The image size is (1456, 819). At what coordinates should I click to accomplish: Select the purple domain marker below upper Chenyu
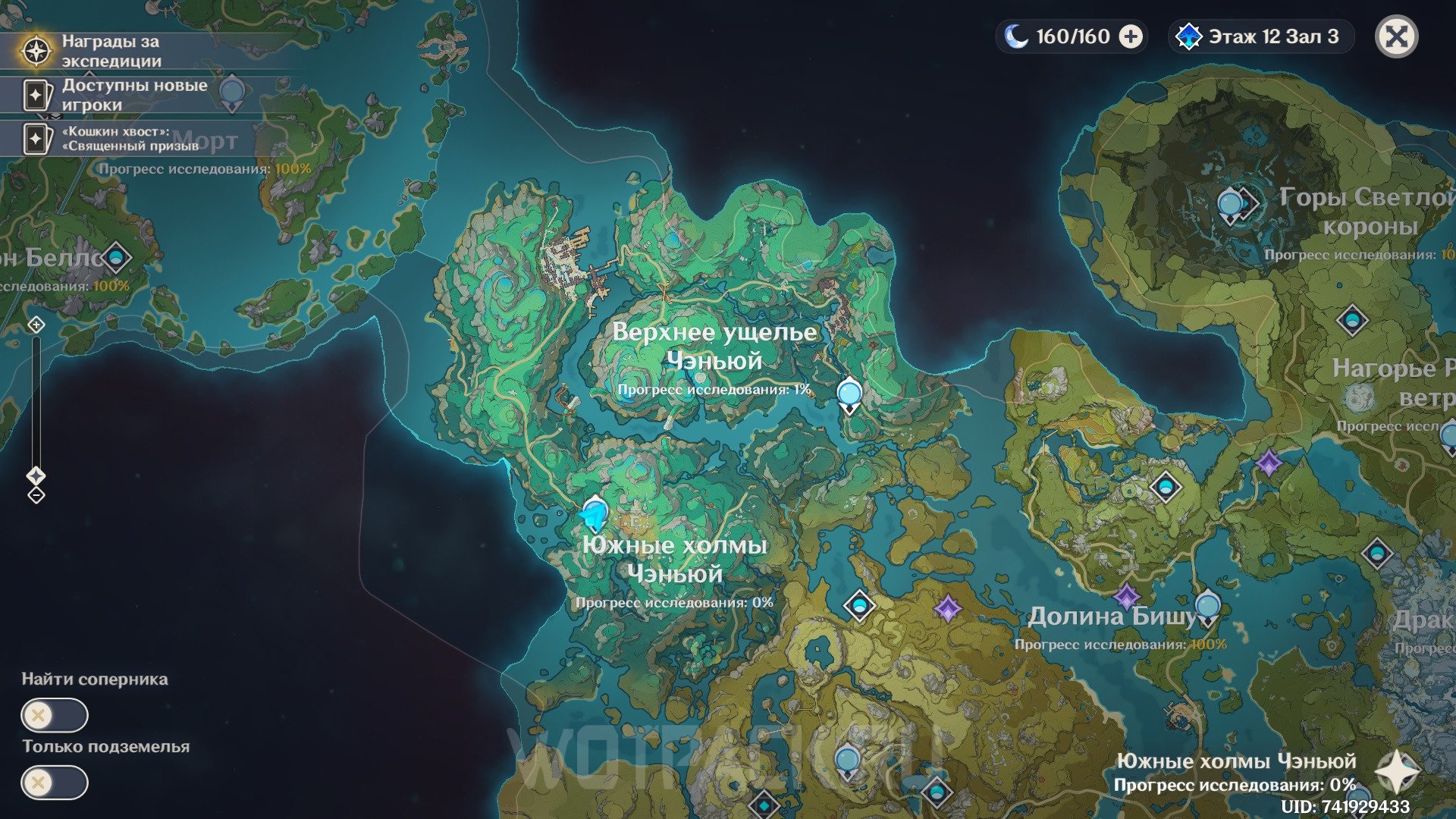(947, 607)
